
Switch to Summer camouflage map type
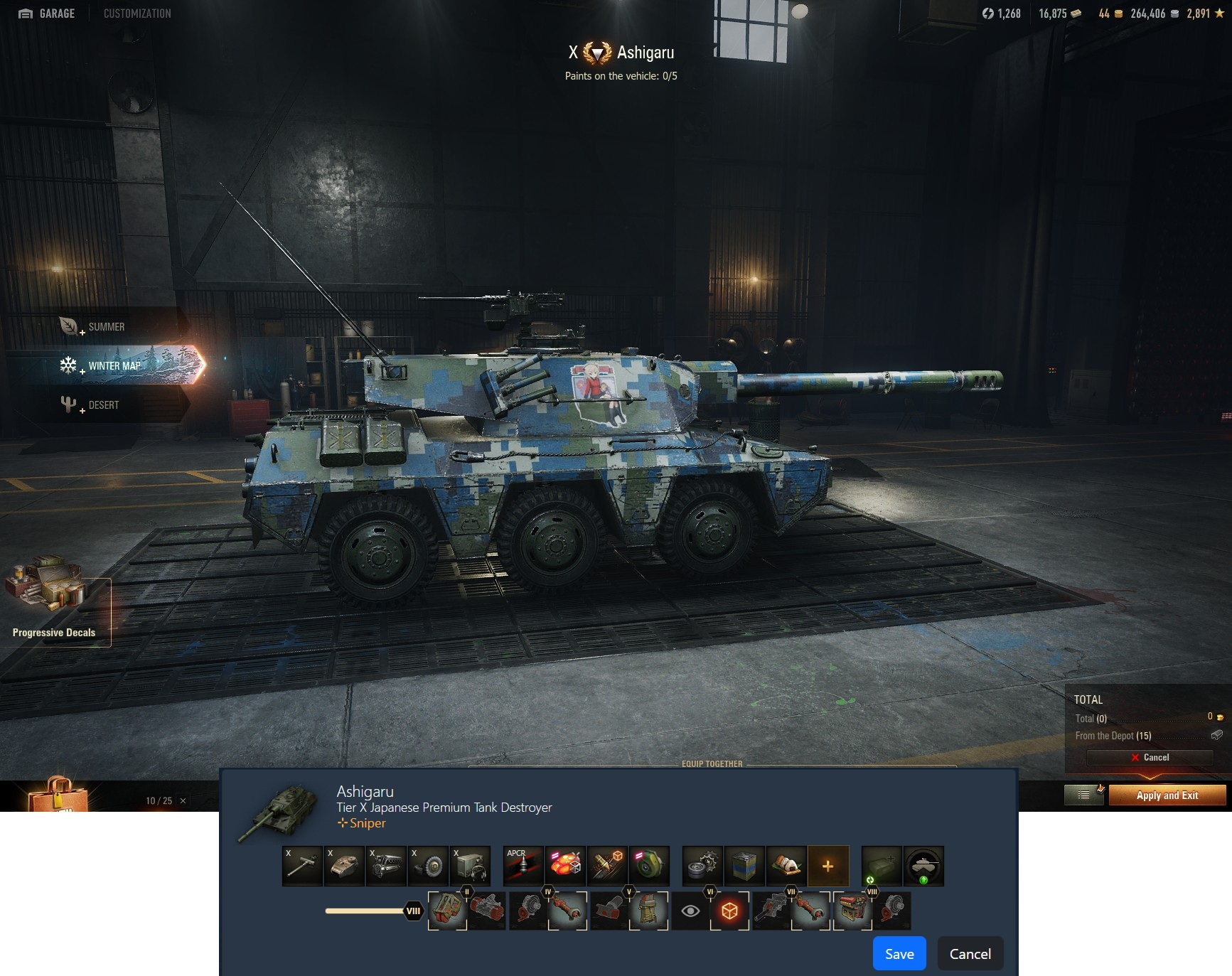pos(105,327)
